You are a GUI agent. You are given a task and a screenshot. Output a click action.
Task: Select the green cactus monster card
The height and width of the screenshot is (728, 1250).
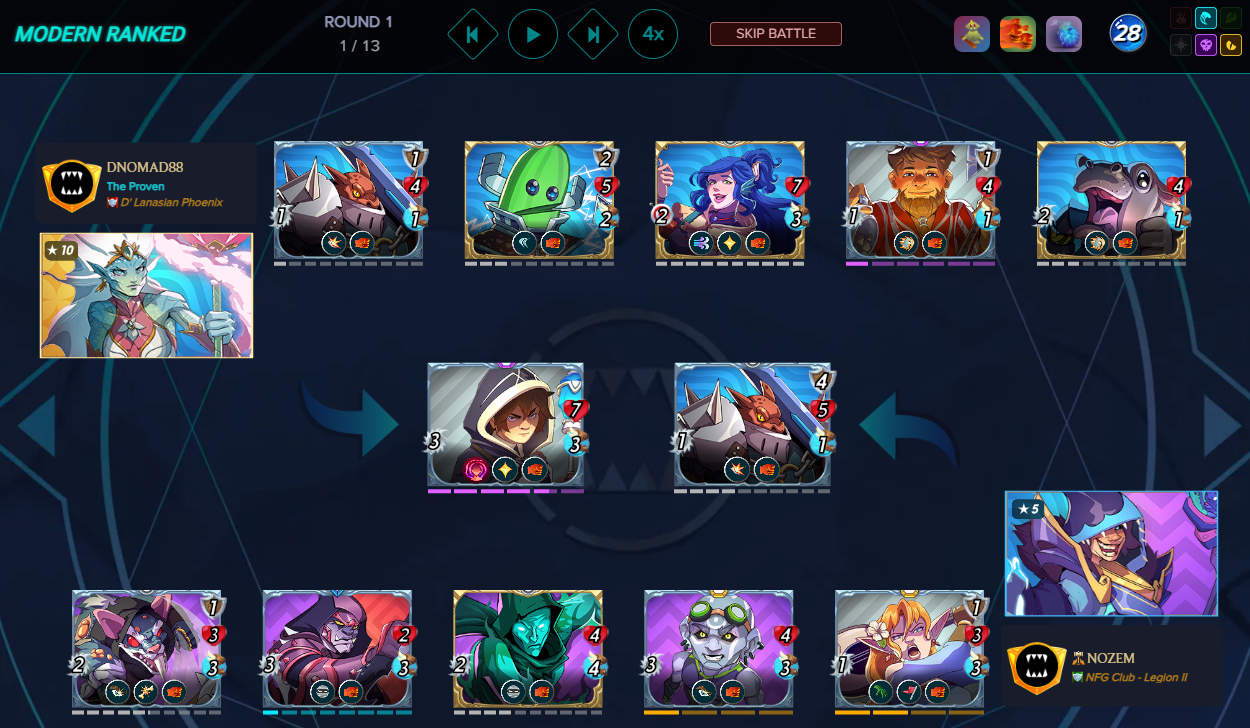click(x=539, y=202)
